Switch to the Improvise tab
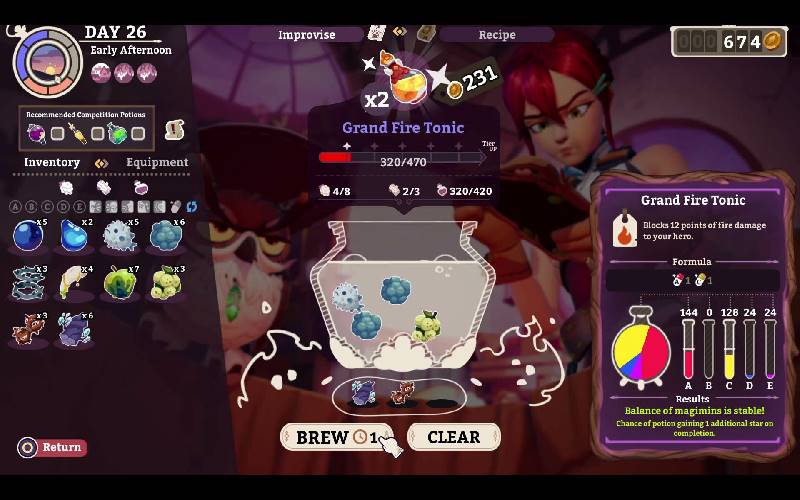The width and height of the screenshot is (800, 500). pyautogui.click(x=307, y=34)
